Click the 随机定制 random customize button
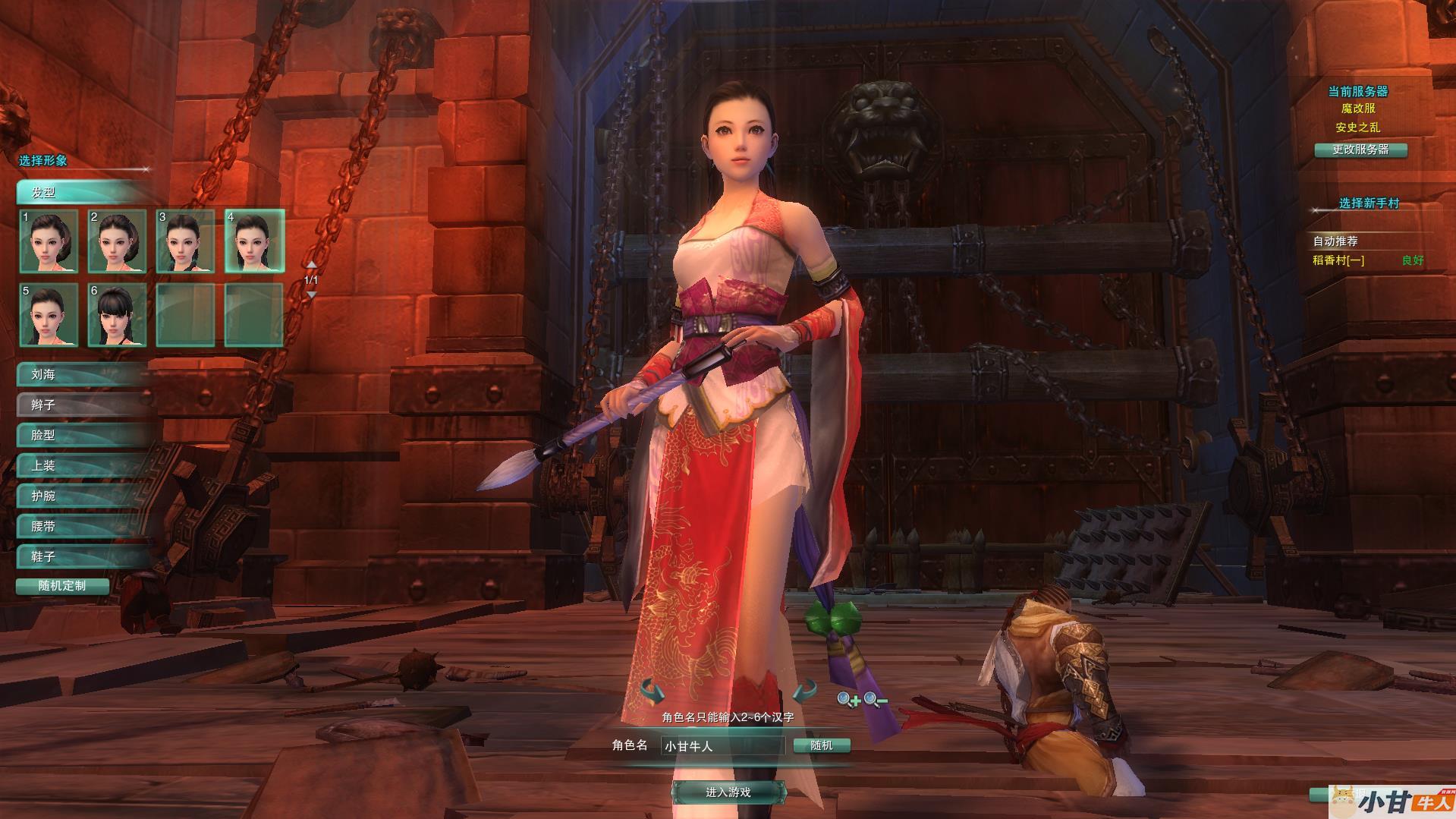Image resolution: width=1456 pixels, height=819 pixels. (x=62, y=586)
